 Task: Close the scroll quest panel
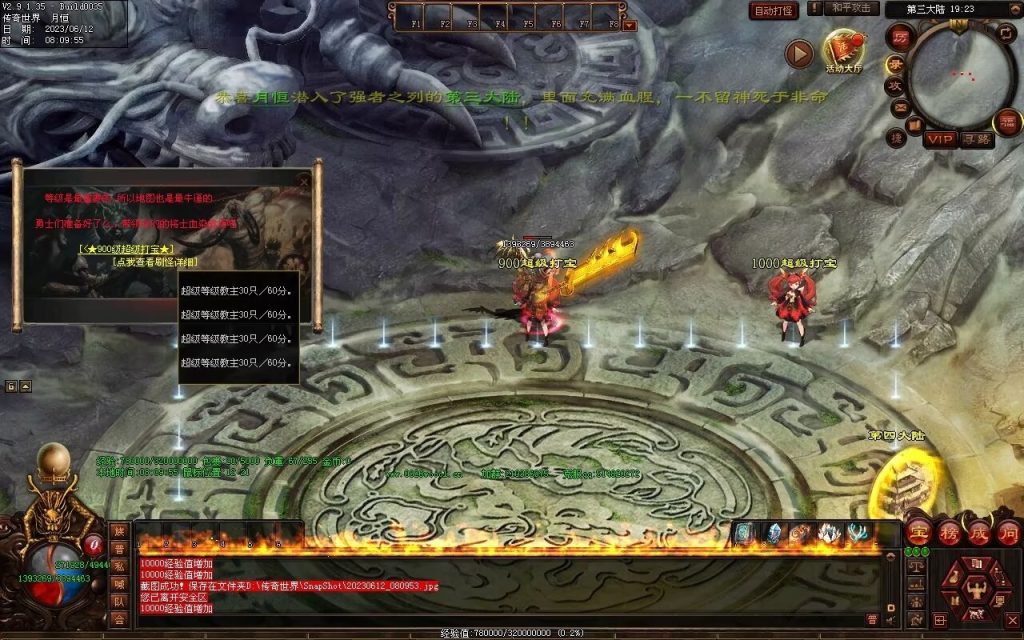[x=305, y=183]
